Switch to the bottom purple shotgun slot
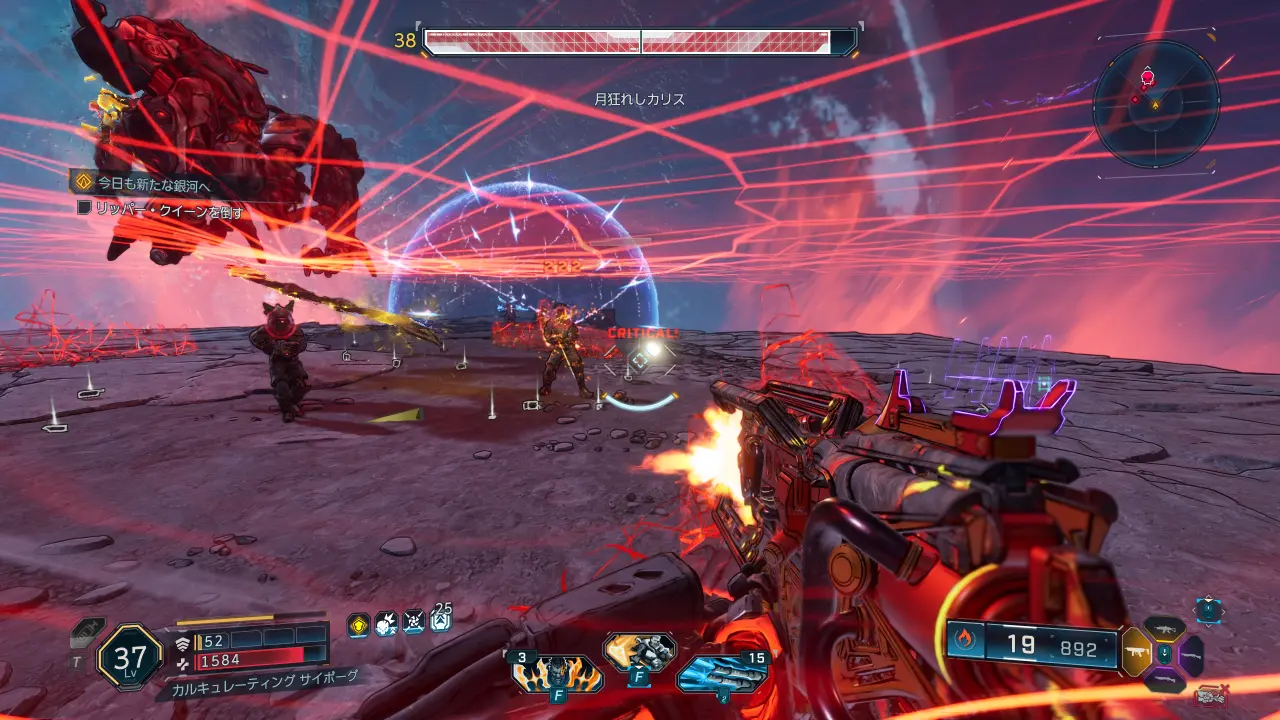 [x=1163, y=681]
